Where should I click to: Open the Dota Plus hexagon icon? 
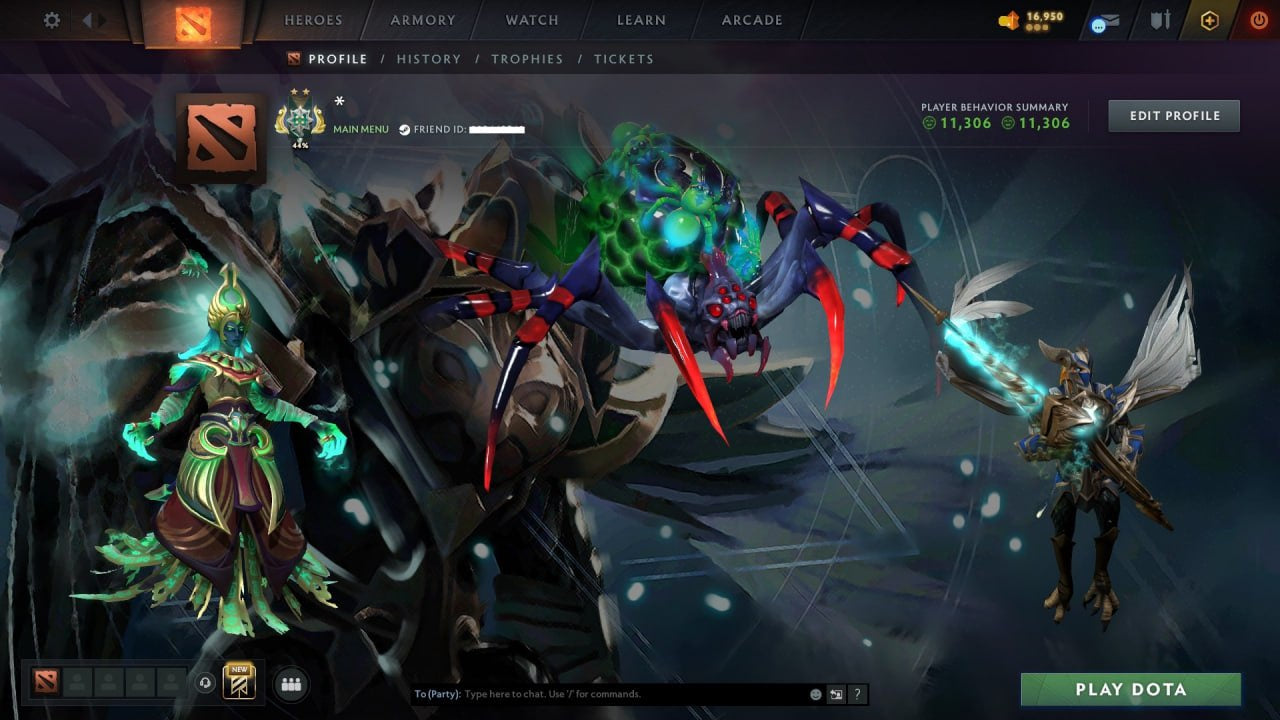pyautogui.click(x=1207, y=19)
